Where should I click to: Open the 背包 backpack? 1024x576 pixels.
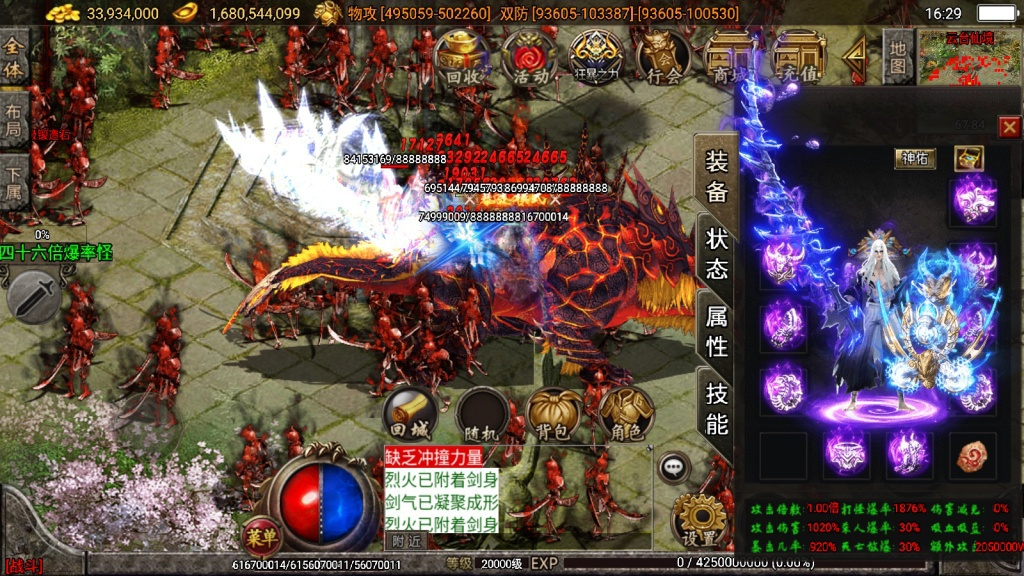coord(553,412)
